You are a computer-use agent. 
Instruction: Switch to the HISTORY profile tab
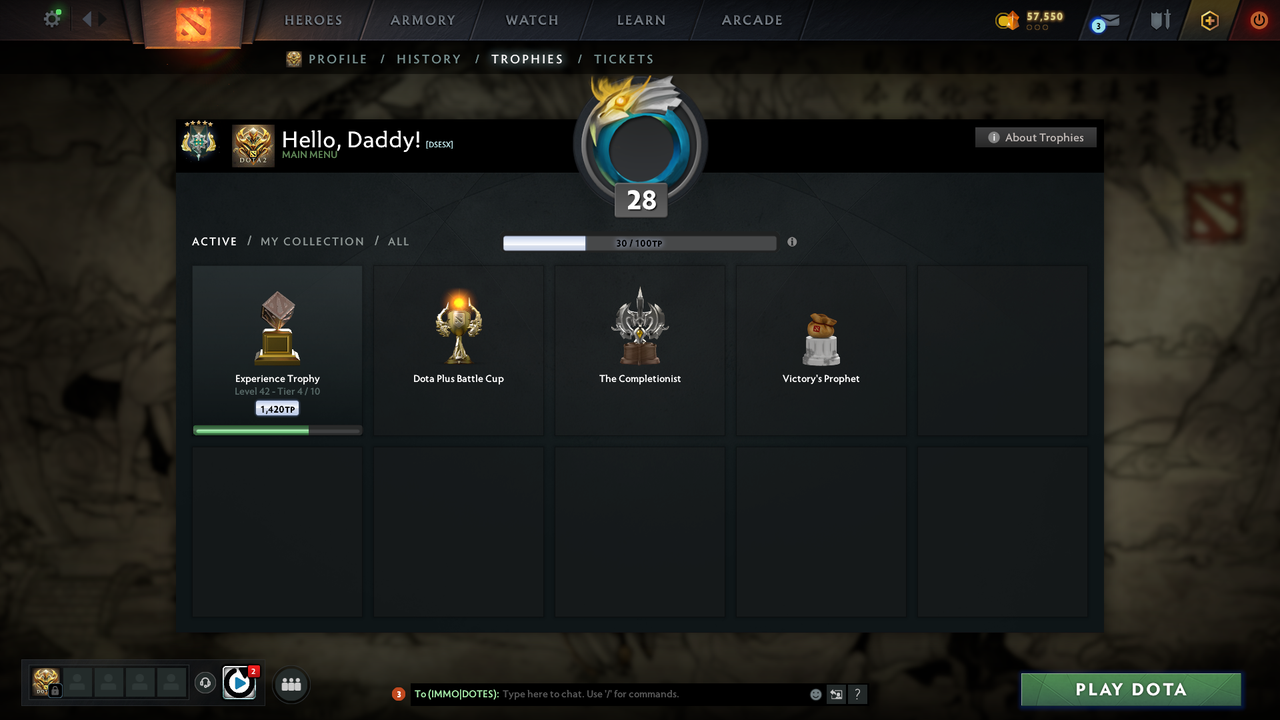click(428, 59)
